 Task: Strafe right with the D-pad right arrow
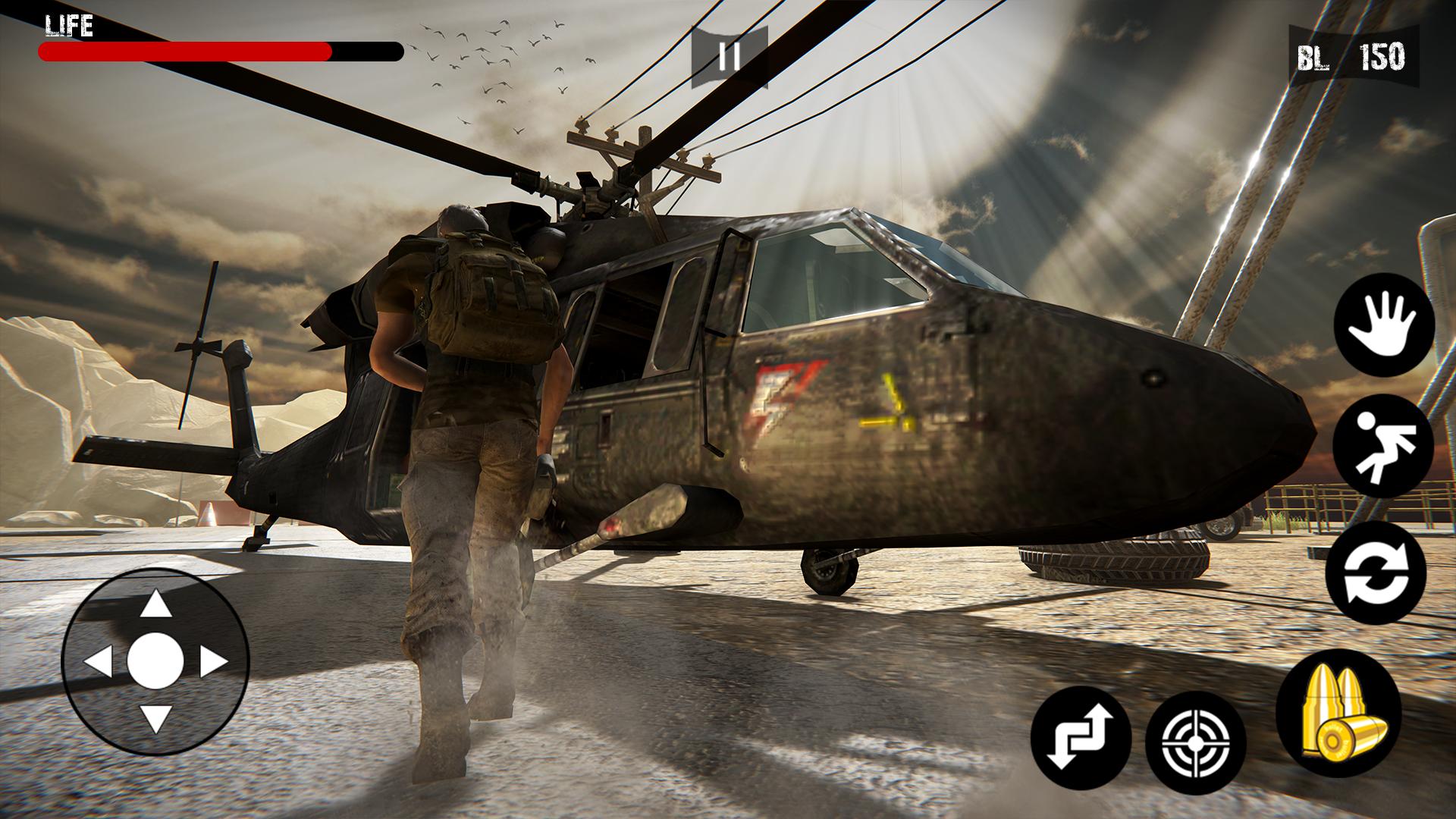(x=213, y=662)
